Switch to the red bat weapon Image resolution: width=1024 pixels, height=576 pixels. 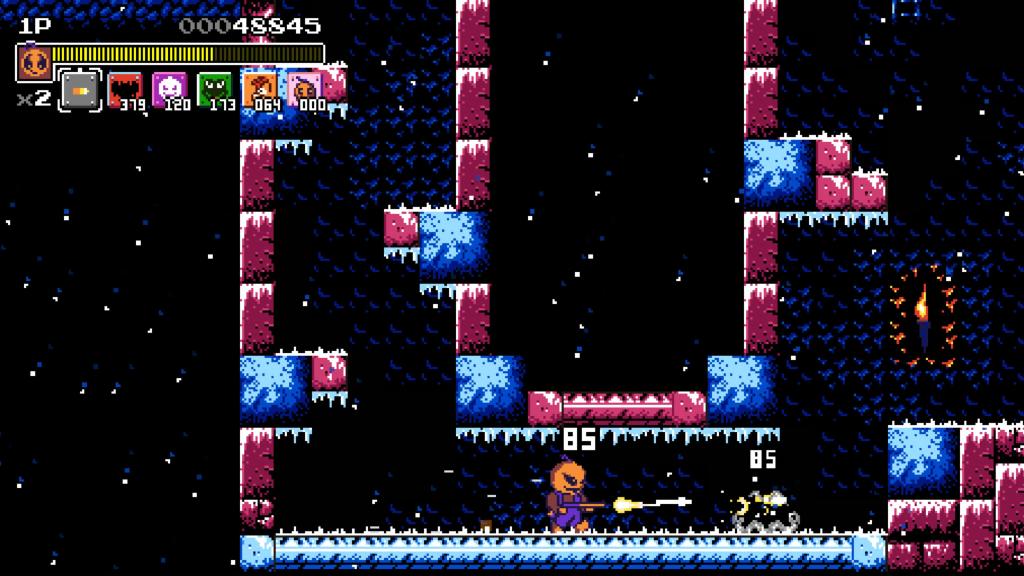point(124,90)
